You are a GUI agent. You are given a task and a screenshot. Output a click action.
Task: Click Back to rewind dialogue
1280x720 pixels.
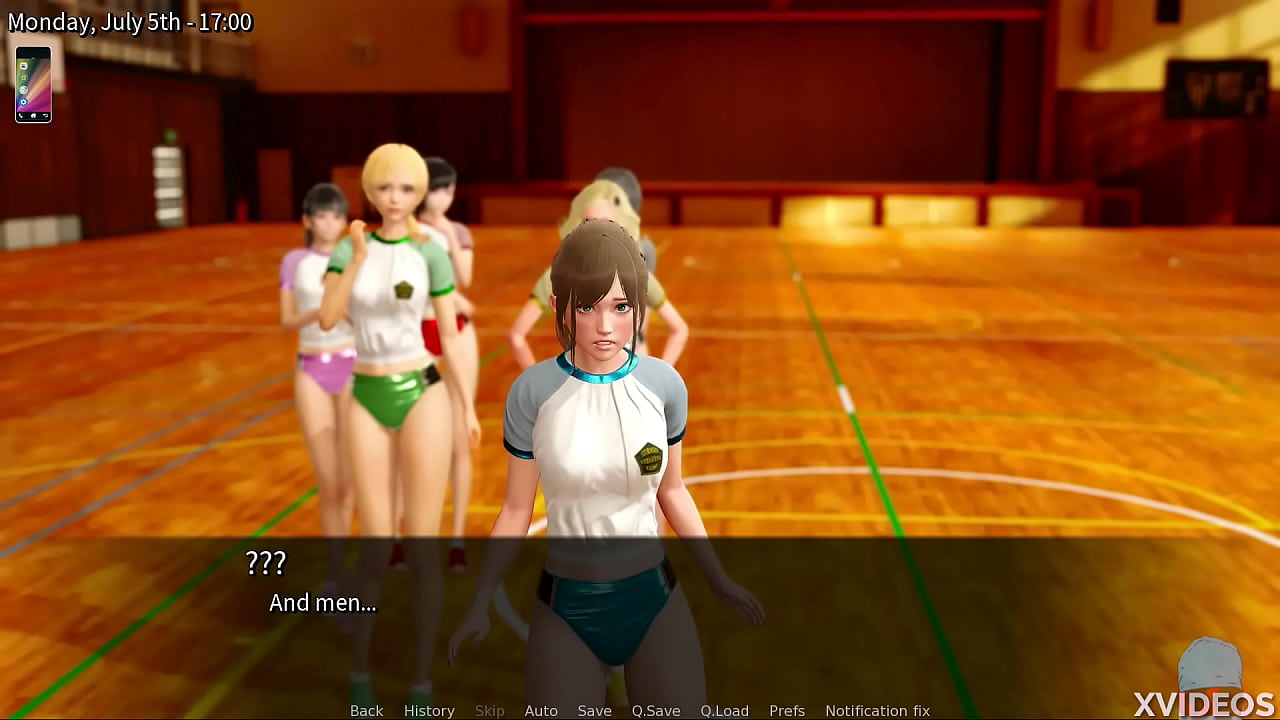366,710
